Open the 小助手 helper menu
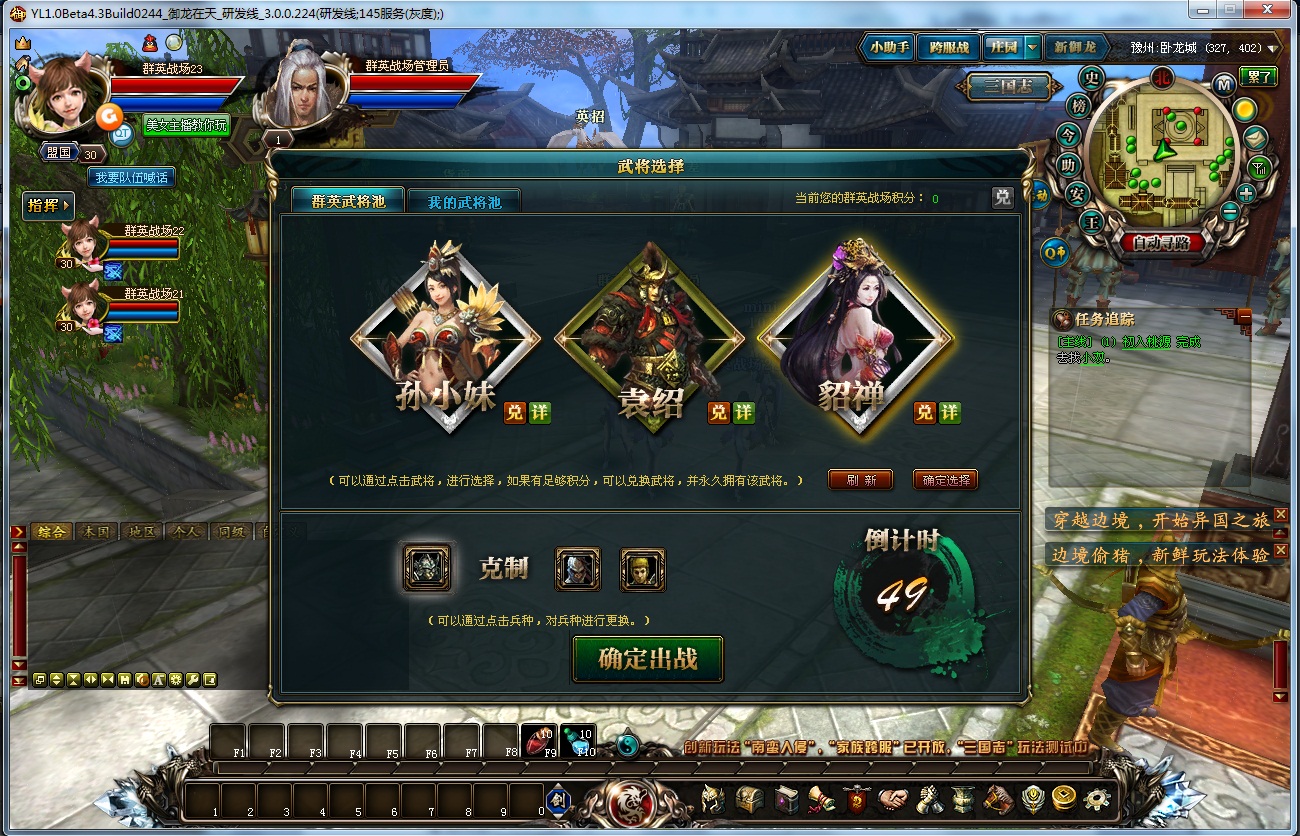This screenshot has width=1300, height=836. coord(889,47)
